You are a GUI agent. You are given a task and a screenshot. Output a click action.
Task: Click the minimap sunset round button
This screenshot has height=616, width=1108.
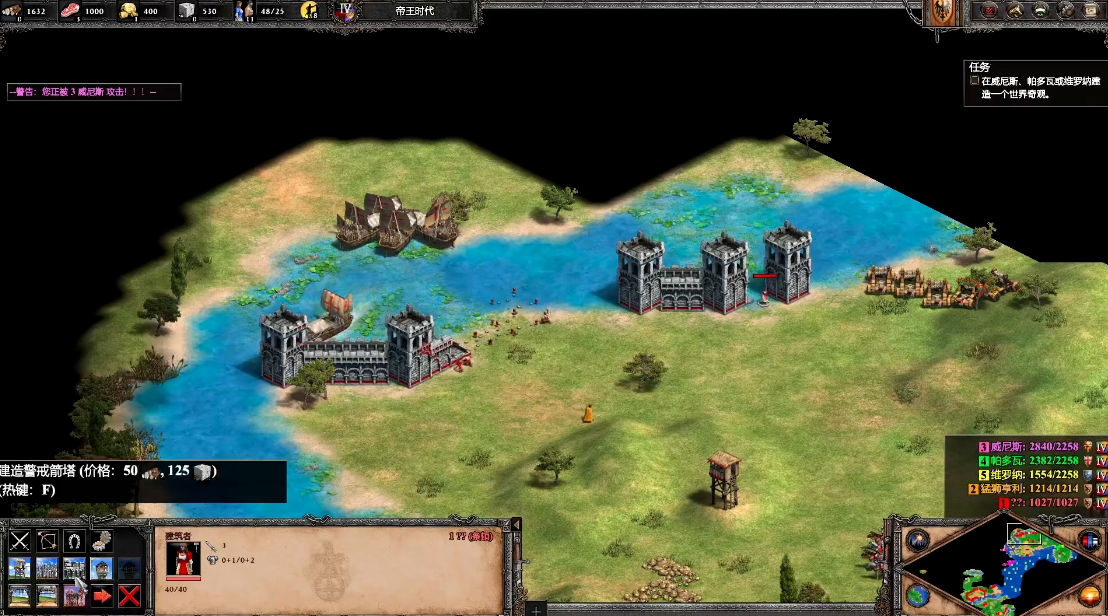tap(1090, 596)
